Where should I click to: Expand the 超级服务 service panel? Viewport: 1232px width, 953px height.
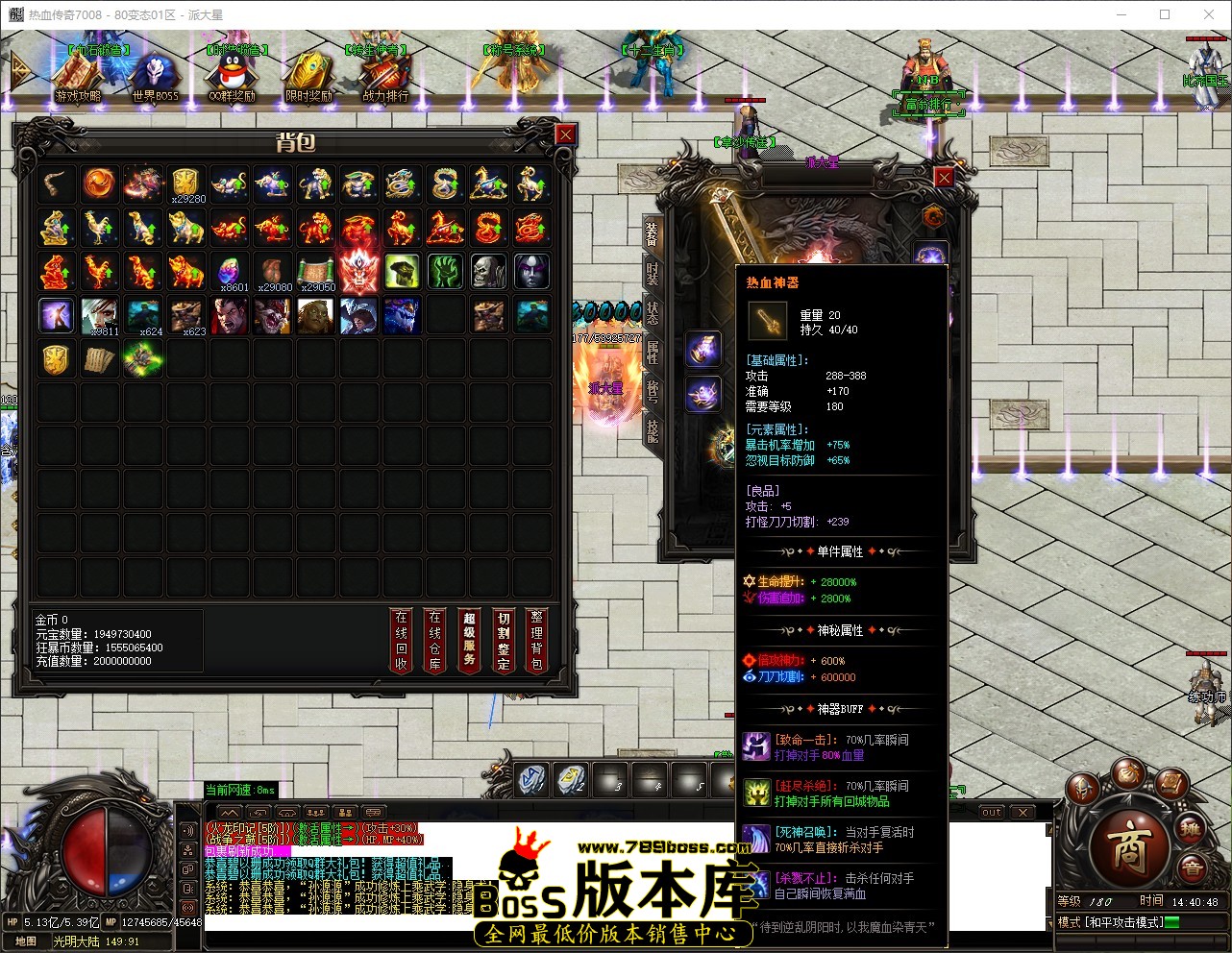(469, 640)
